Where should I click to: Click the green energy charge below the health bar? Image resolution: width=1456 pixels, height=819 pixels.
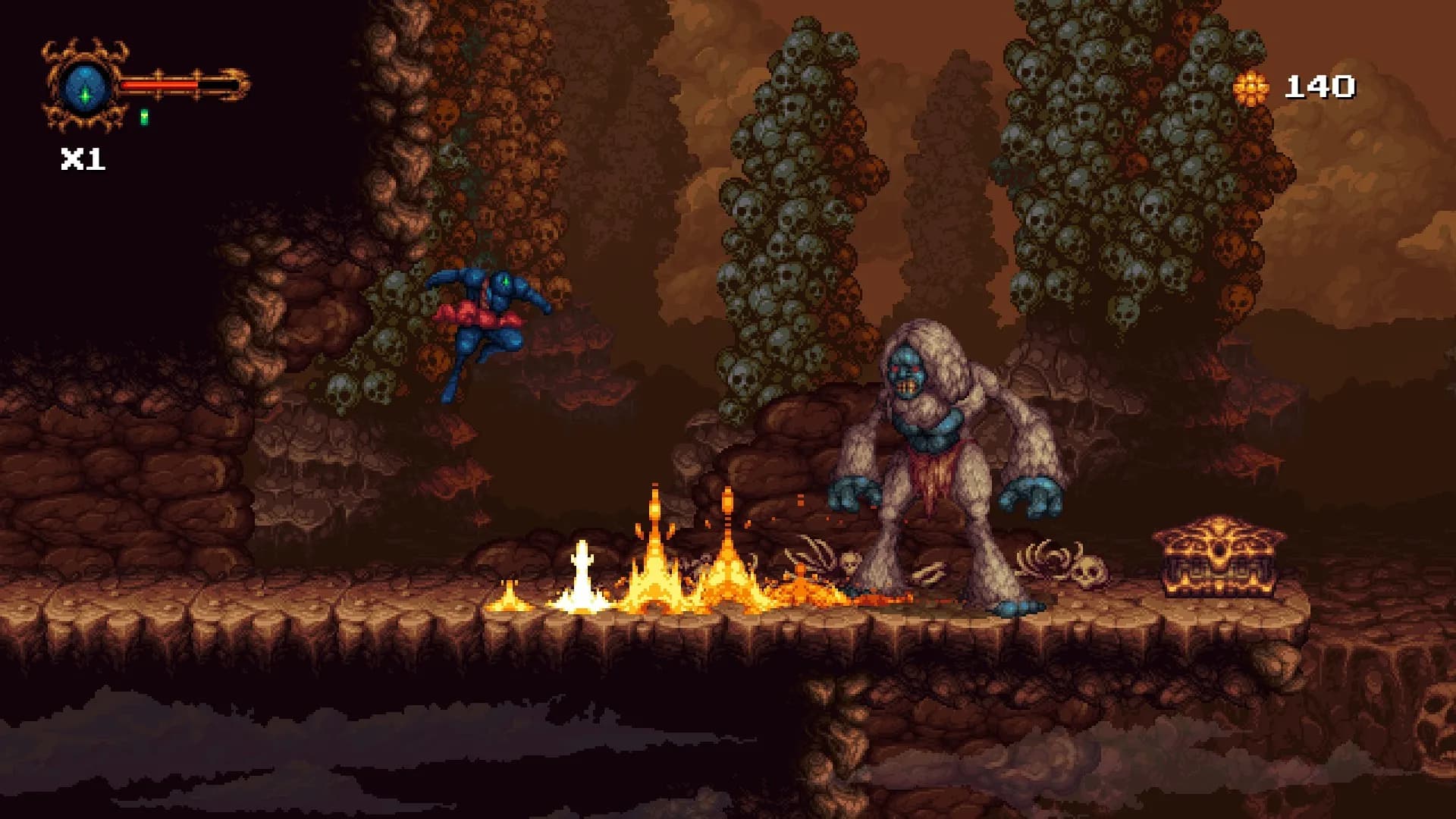click(145, 116)
